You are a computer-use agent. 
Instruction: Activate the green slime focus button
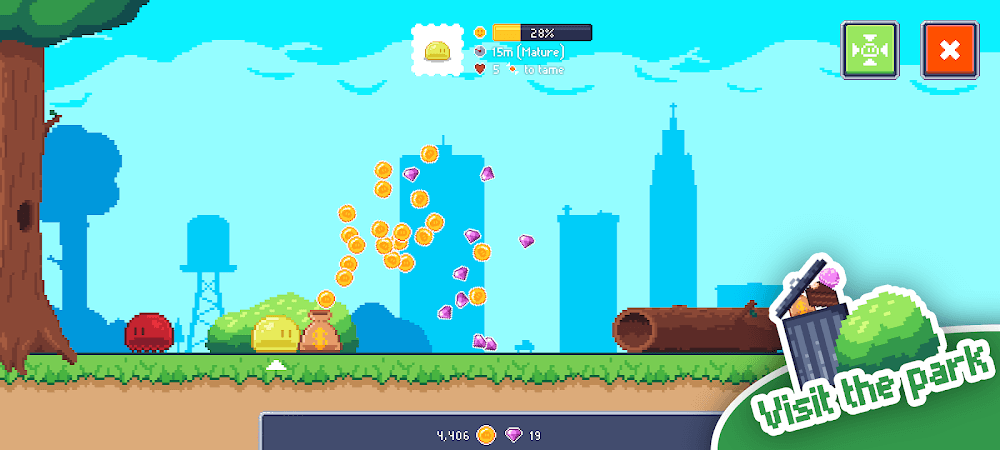(870, 49)
